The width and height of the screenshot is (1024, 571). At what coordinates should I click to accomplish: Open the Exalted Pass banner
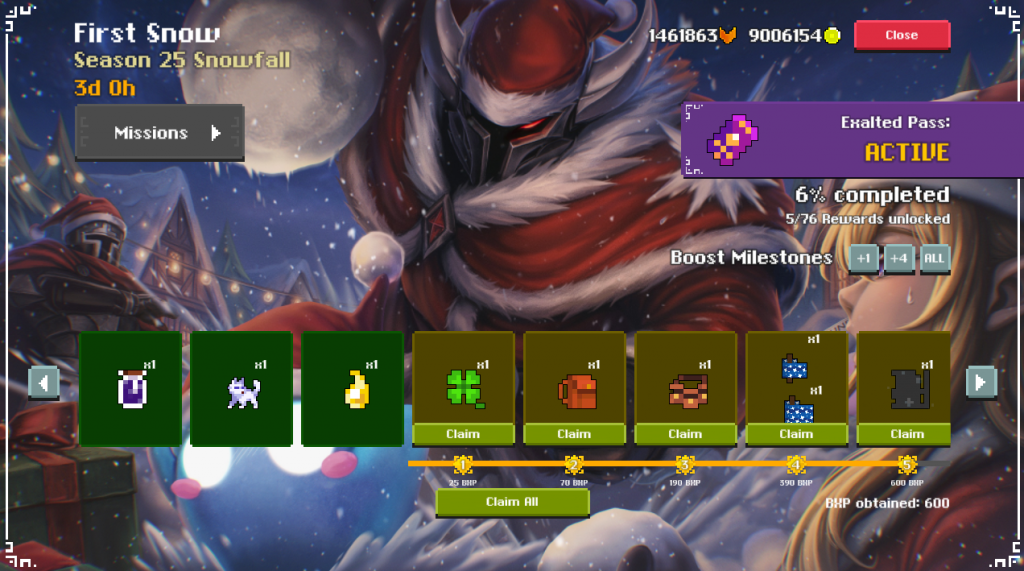pos(816,139)
